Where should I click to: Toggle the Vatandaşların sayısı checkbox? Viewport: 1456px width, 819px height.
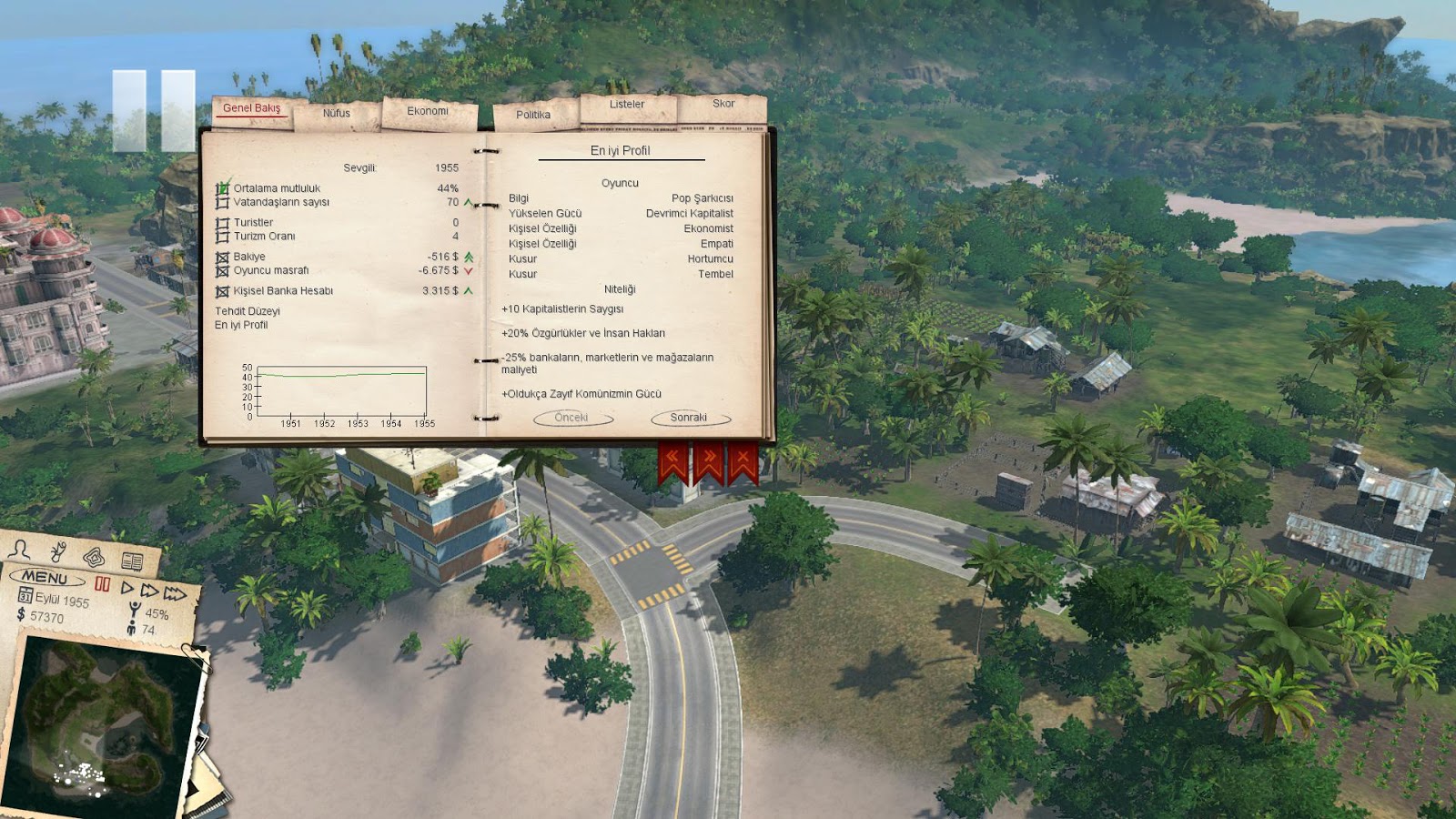[x=222, y=202]
